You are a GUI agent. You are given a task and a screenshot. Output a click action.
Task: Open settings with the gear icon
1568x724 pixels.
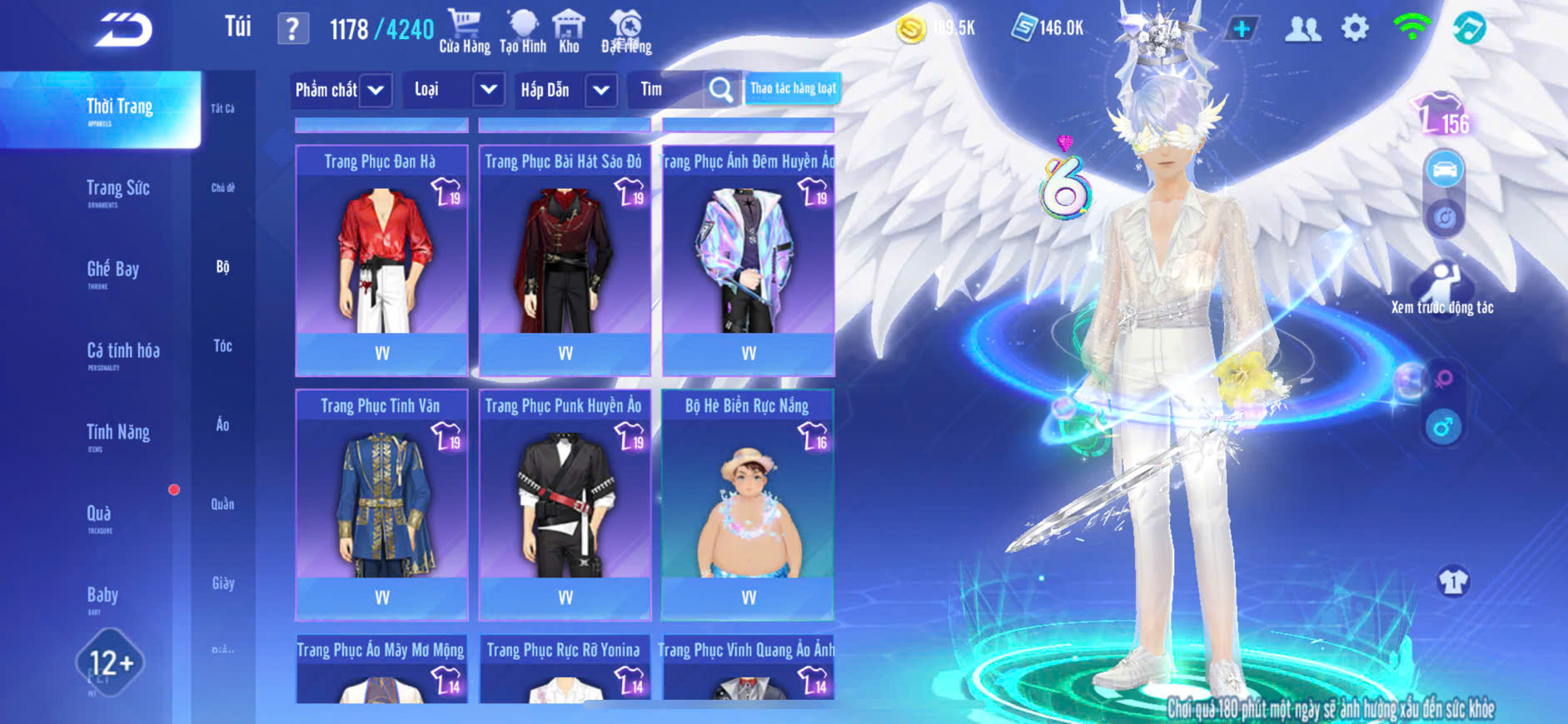point(1355,29)
